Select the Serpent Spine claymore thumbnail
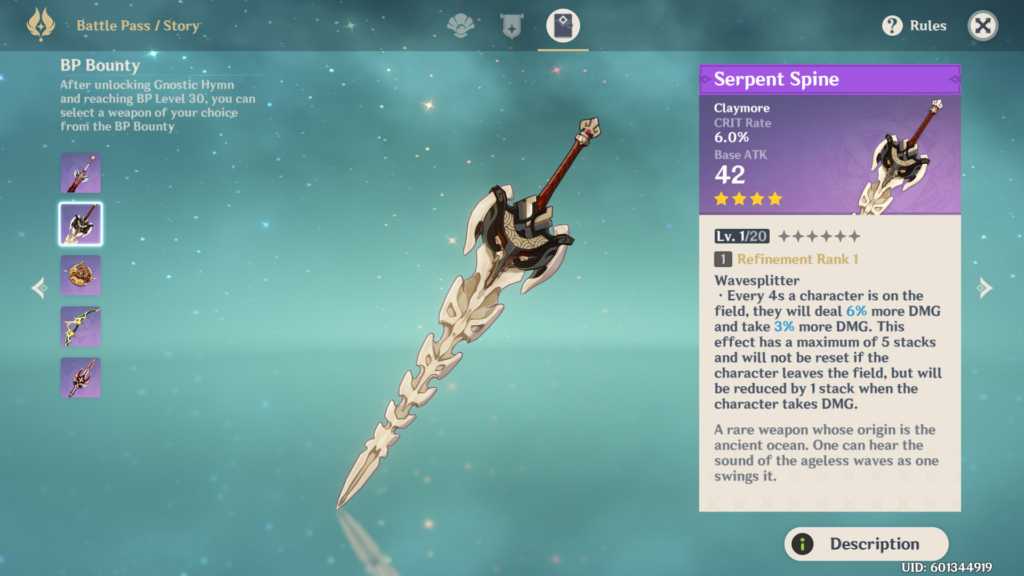 tap(80, 224)
